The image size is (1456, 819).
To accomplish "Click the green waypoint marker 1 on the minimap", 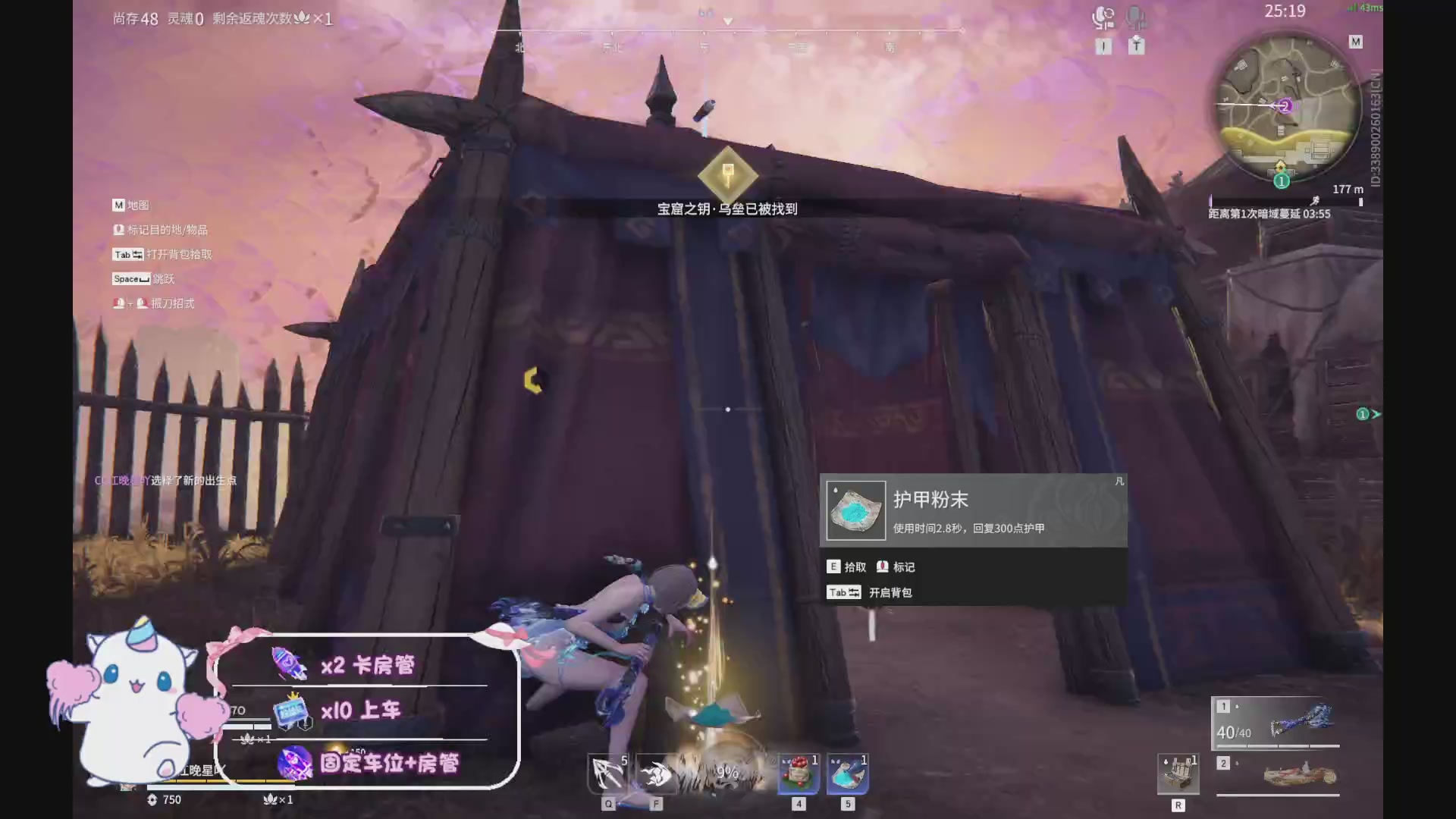I will point(1281,180).
